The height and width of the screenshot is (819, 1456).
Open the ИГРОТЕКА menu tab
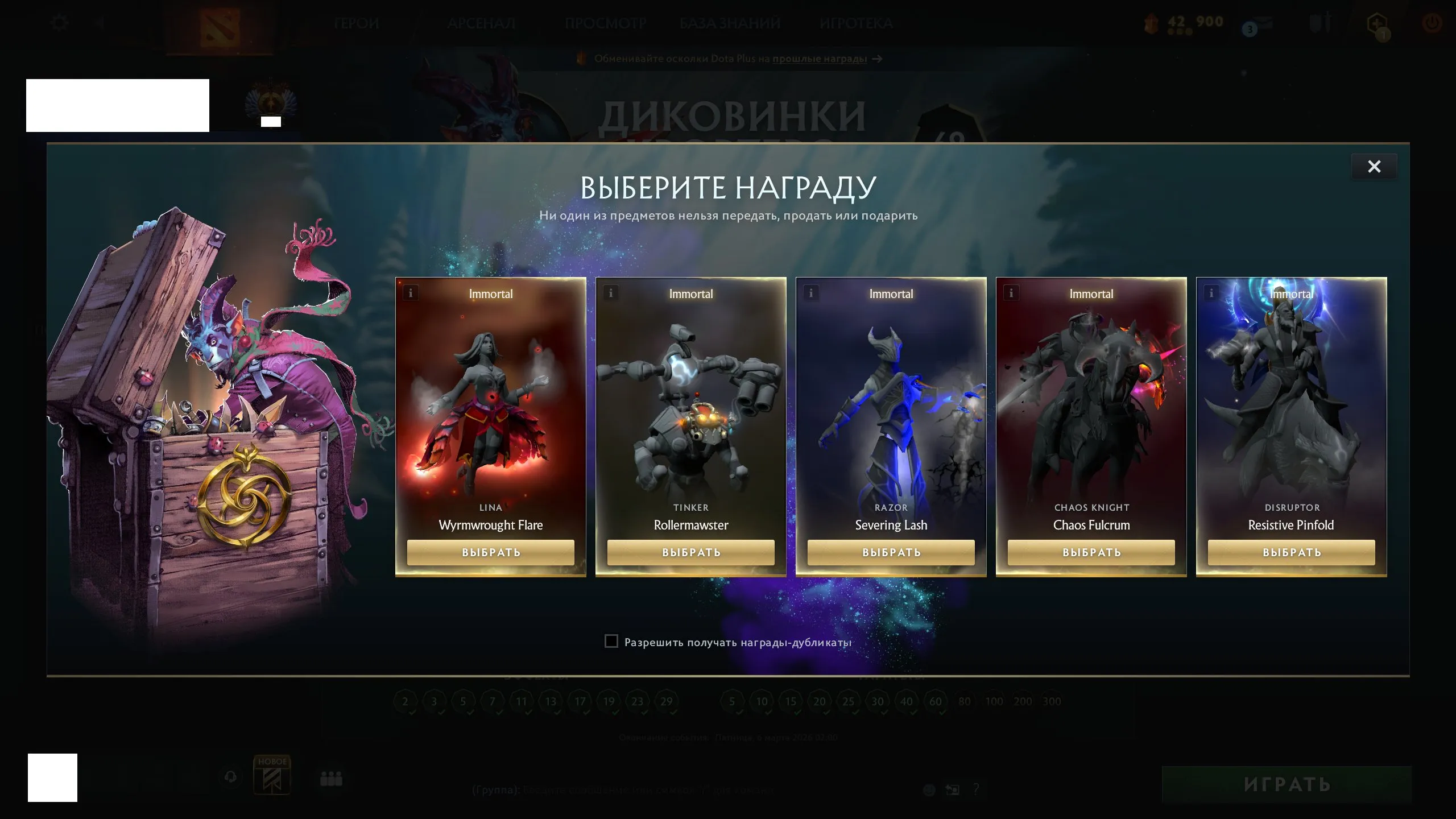[857, 23]
